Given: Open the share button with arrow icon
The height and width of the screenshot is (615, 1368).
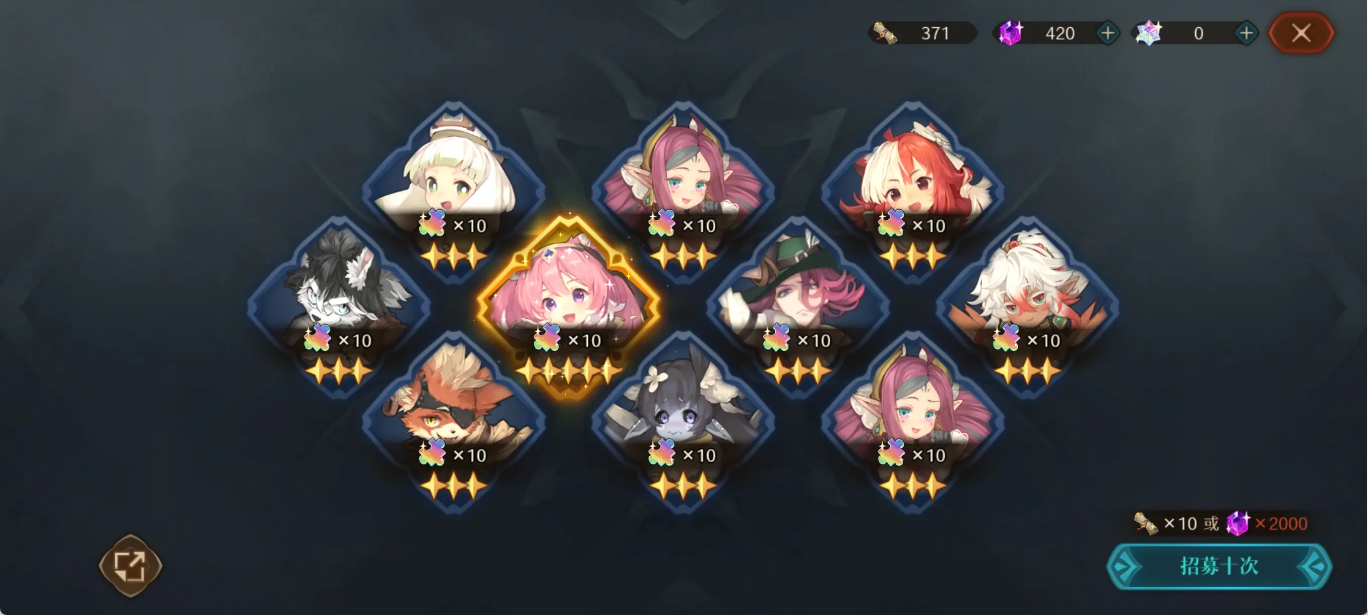Looking at the screenshot, I should tap(130, 566).
